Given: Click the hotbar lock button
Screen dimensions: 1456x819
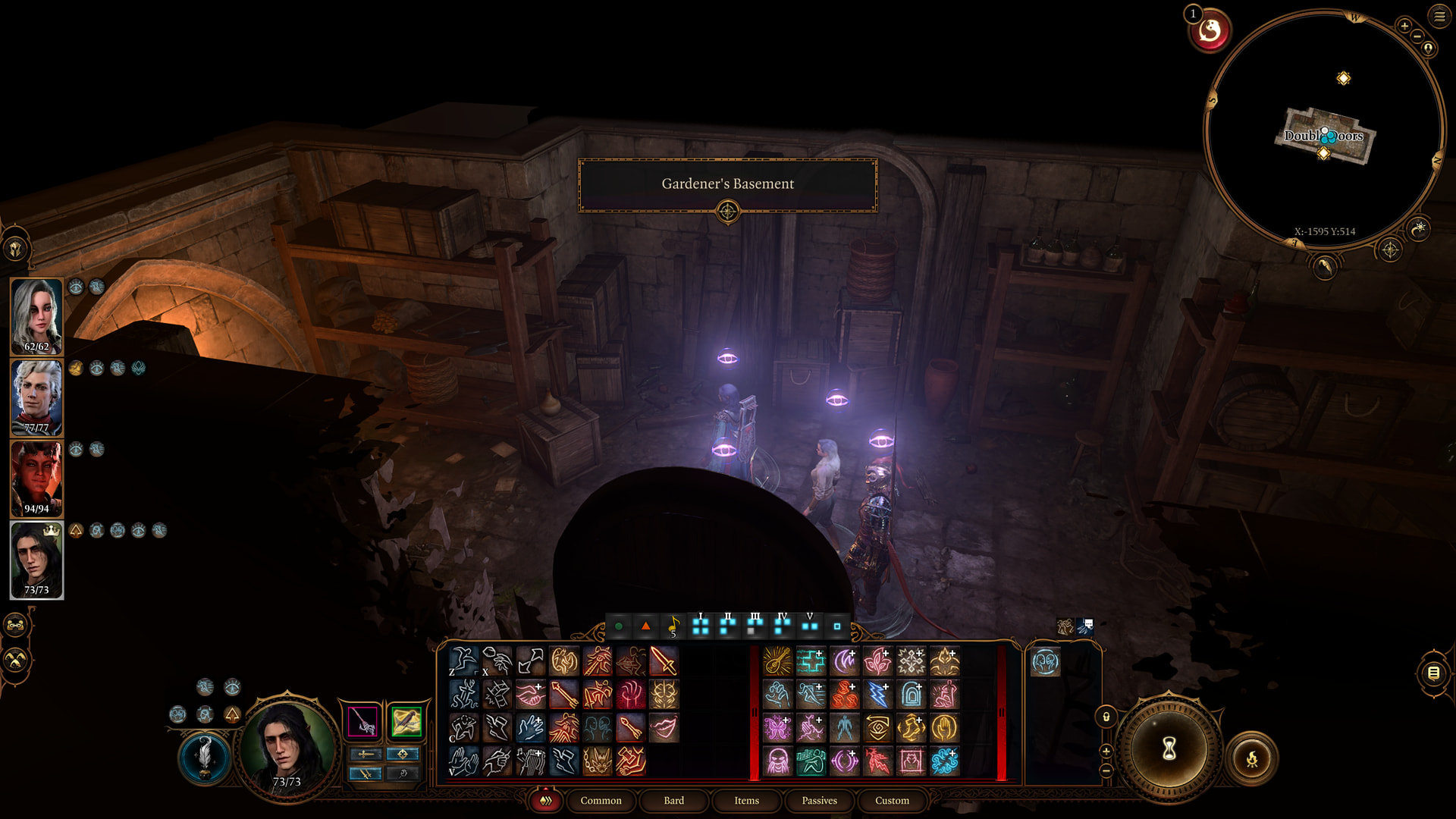Looking at the screenshot, I should pos(1106,717).
